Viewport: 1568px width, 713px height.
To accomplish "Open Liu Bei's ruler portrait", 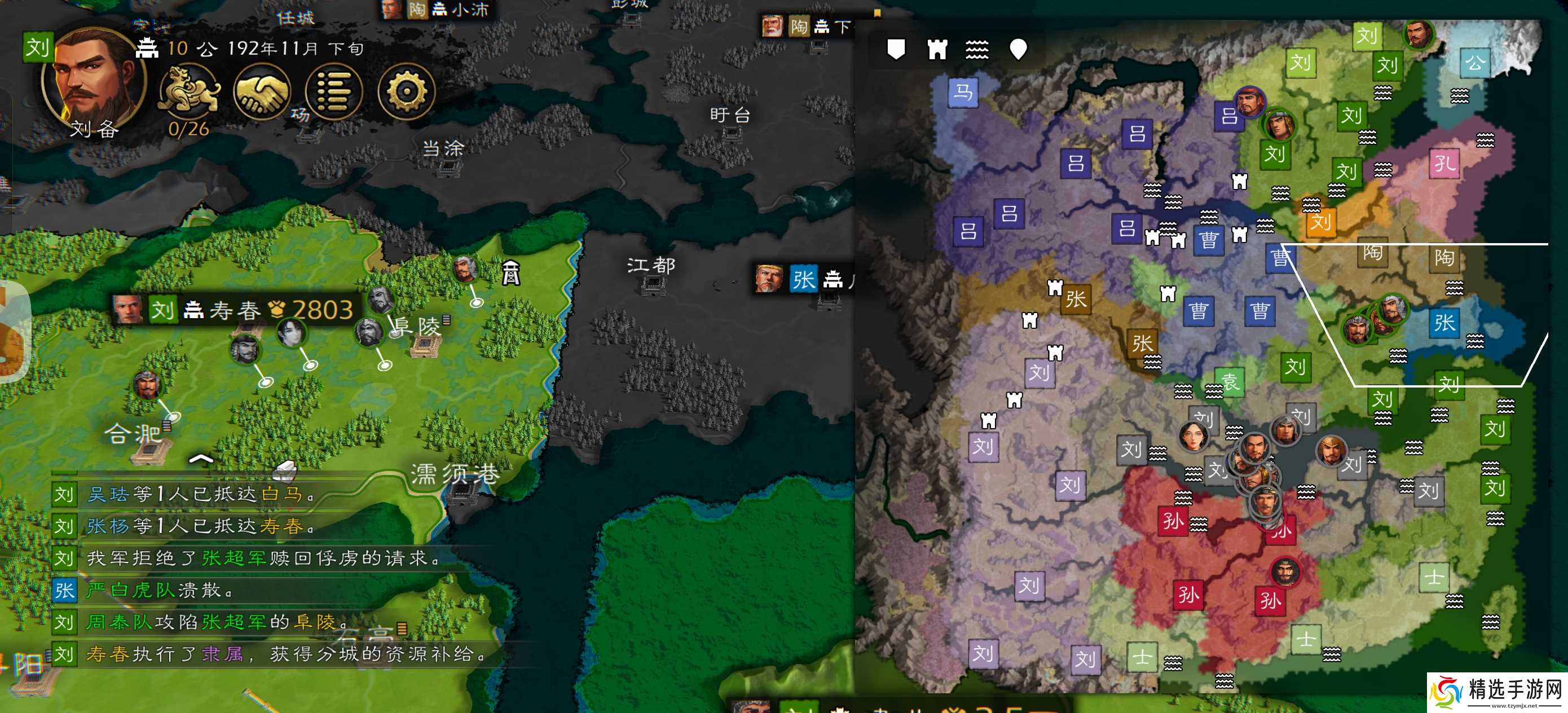I will pos(93,82).
